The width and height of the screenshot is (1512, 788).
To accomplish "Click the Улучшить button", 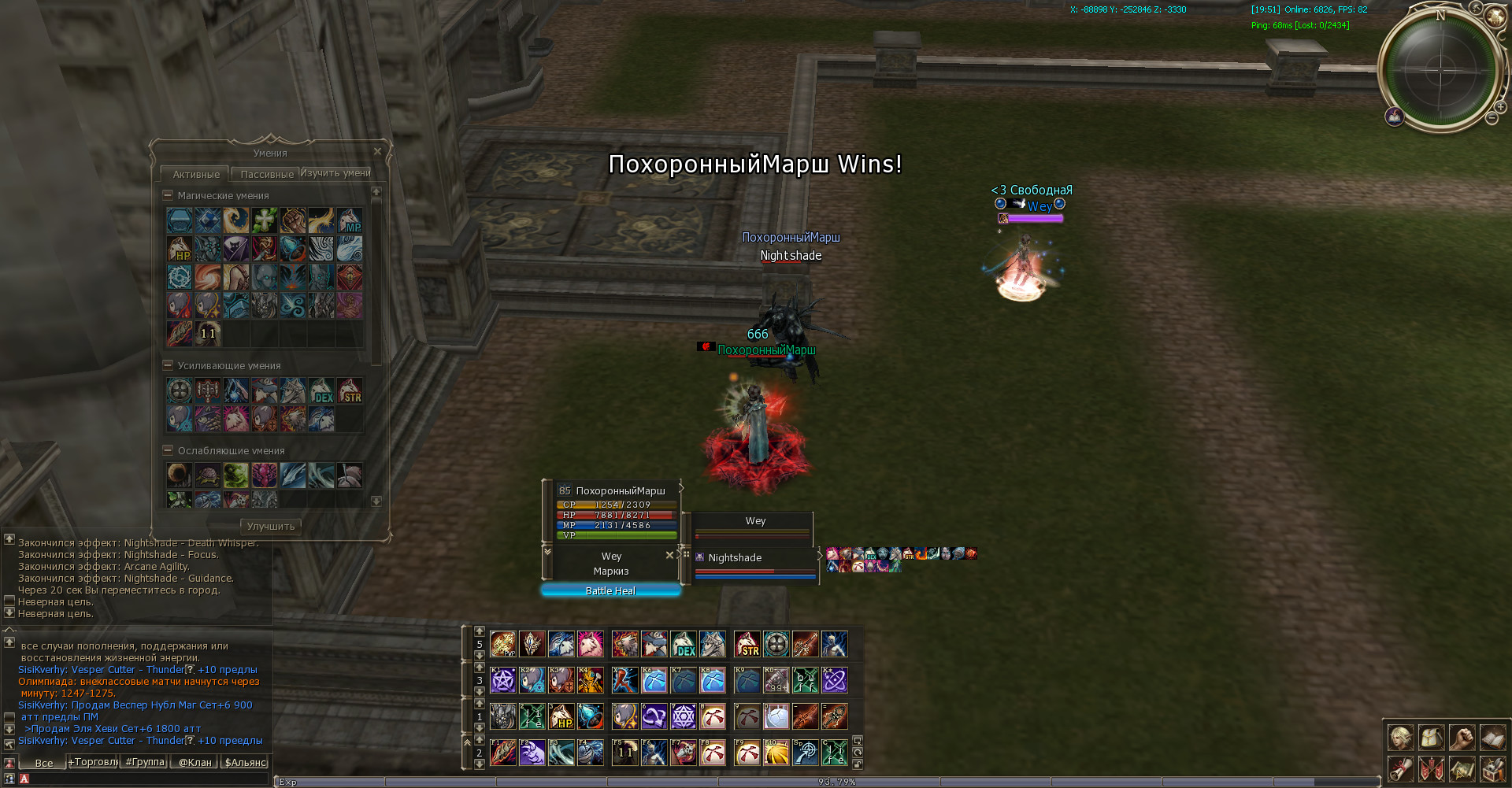I will tap(270, 526).
